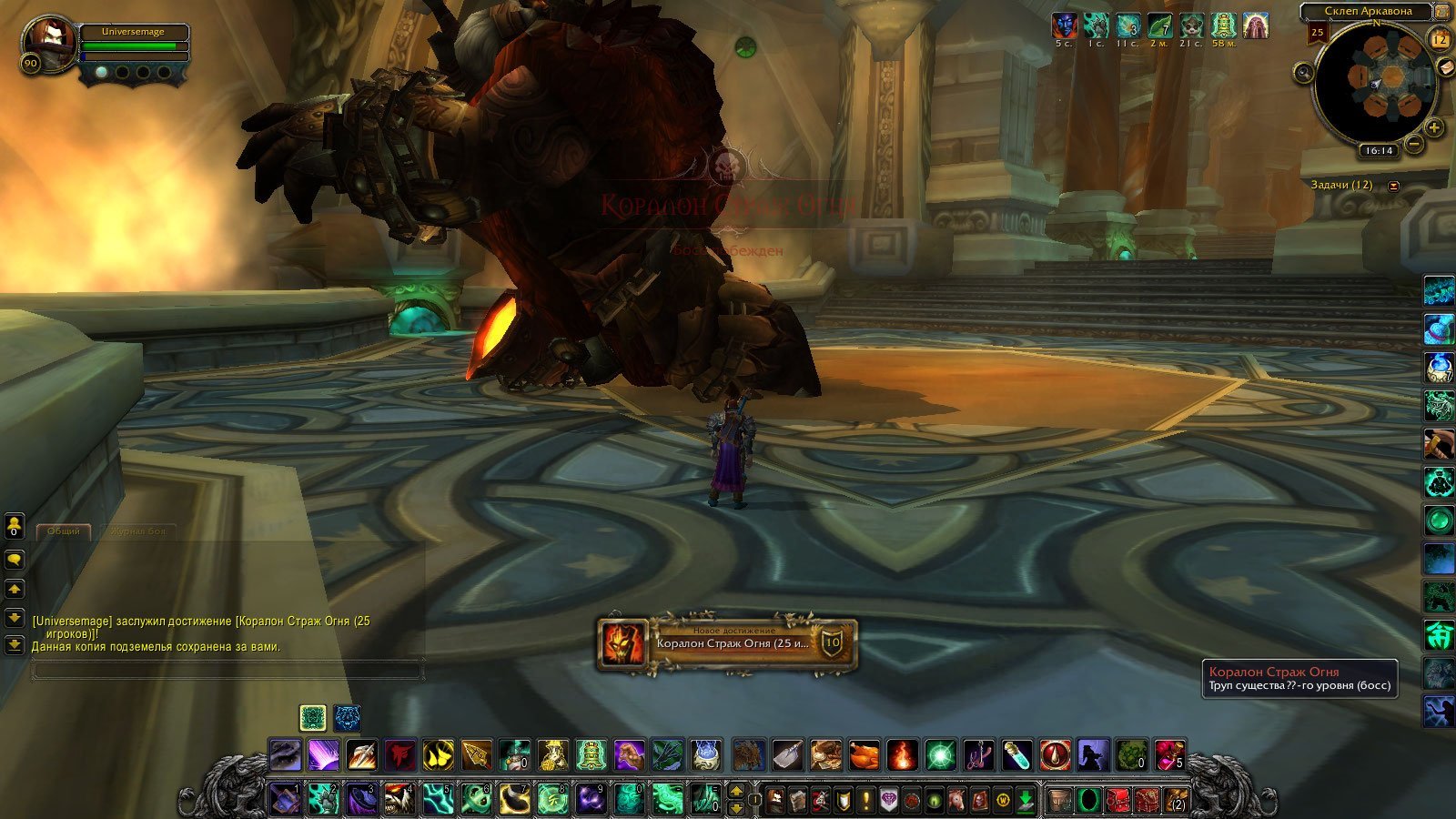This screenshot has height=819, width=1456.
Task: Open the Журнал боя combat log tab
Action: tap(137, 531)
